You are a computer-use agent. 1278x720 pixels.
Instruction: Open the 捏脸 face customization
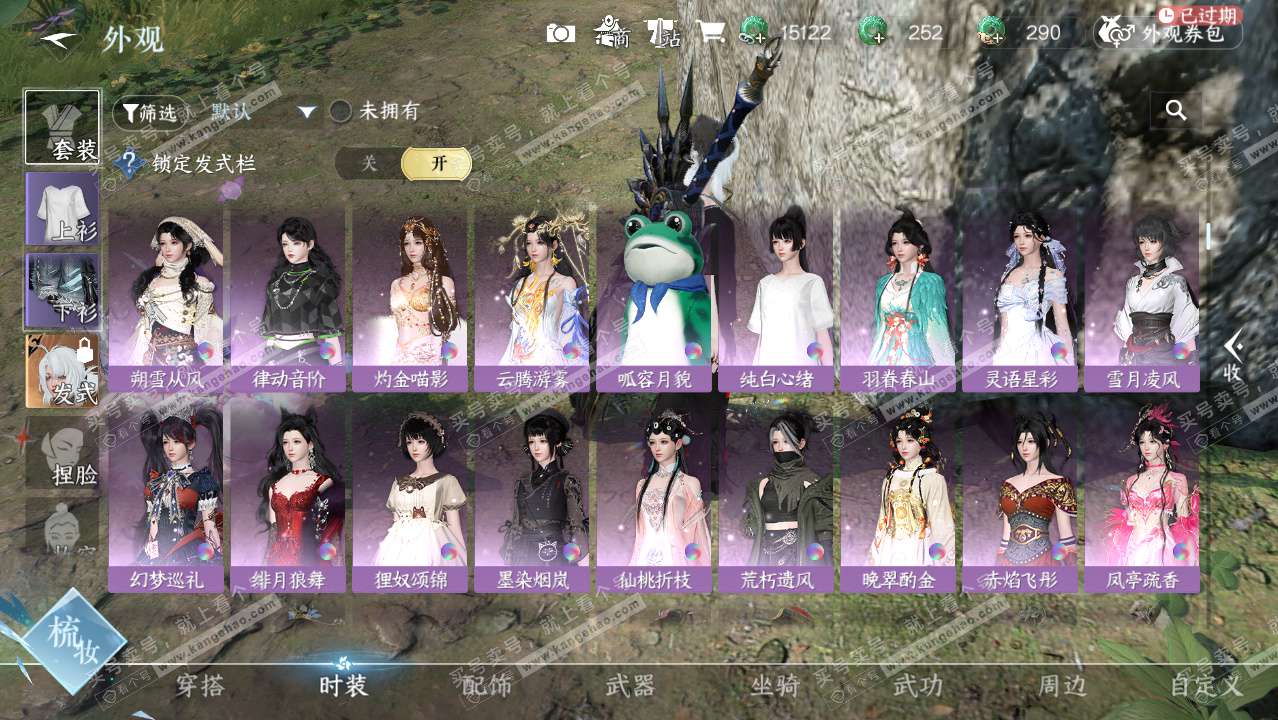point(63,453)
